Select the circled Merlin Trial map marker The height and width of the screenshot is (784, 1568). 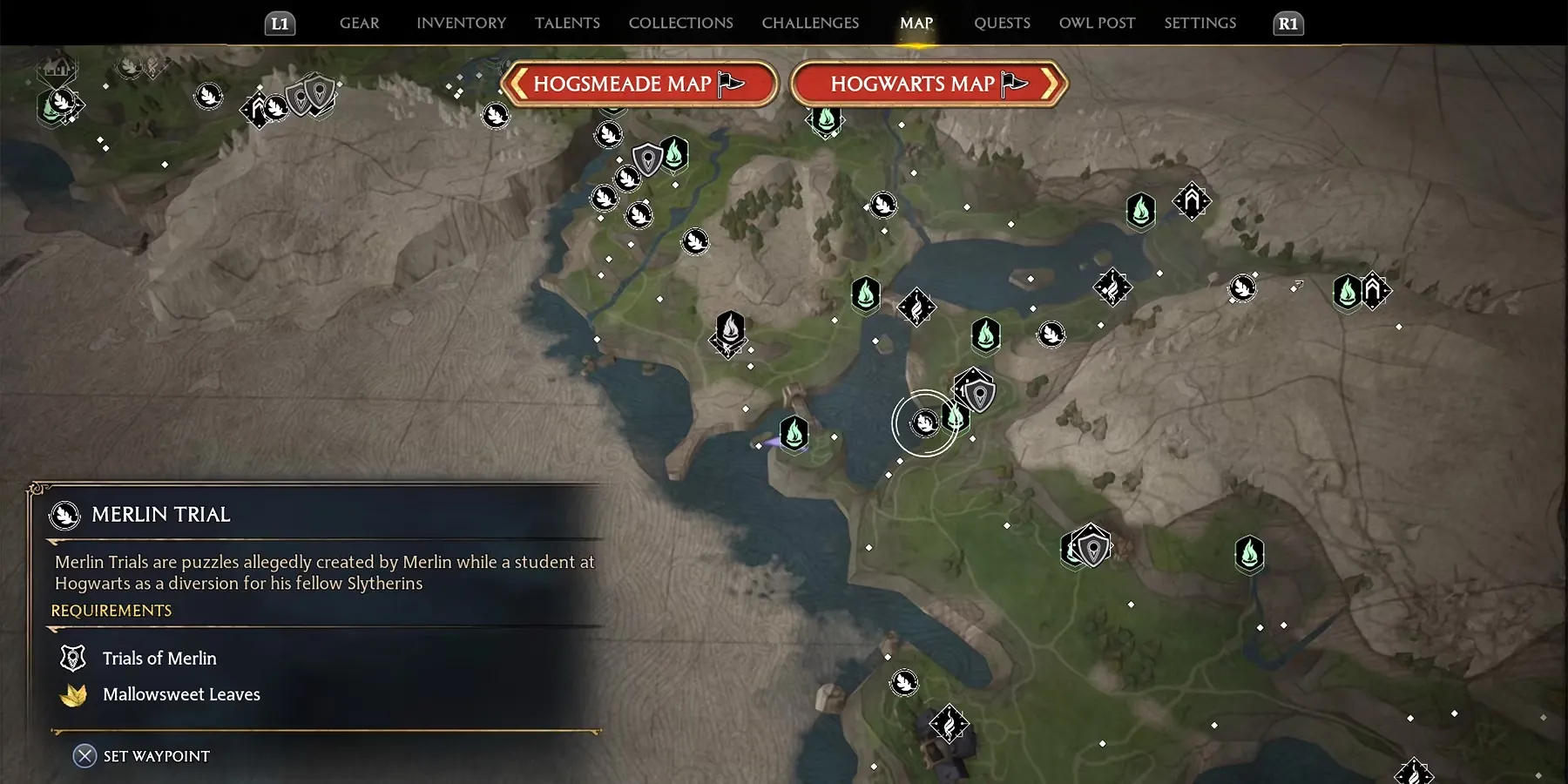(924, 423)
